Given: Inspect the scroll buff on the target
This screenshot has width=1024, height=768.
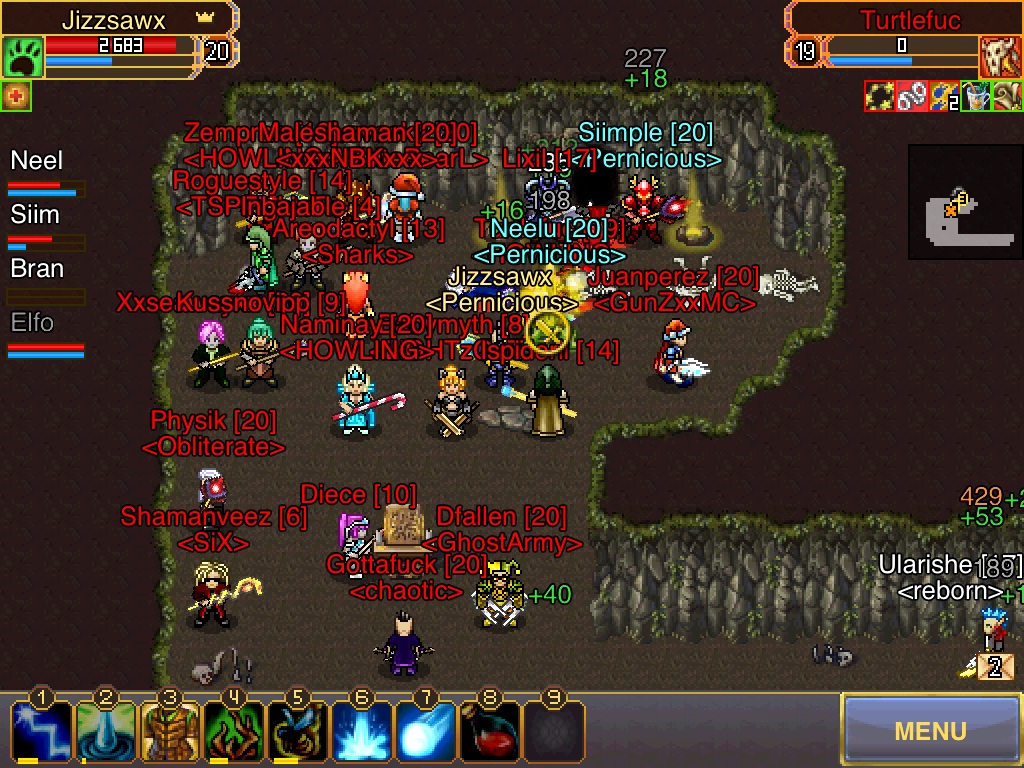Looking at the screenshot, I should click(1007, 96).
